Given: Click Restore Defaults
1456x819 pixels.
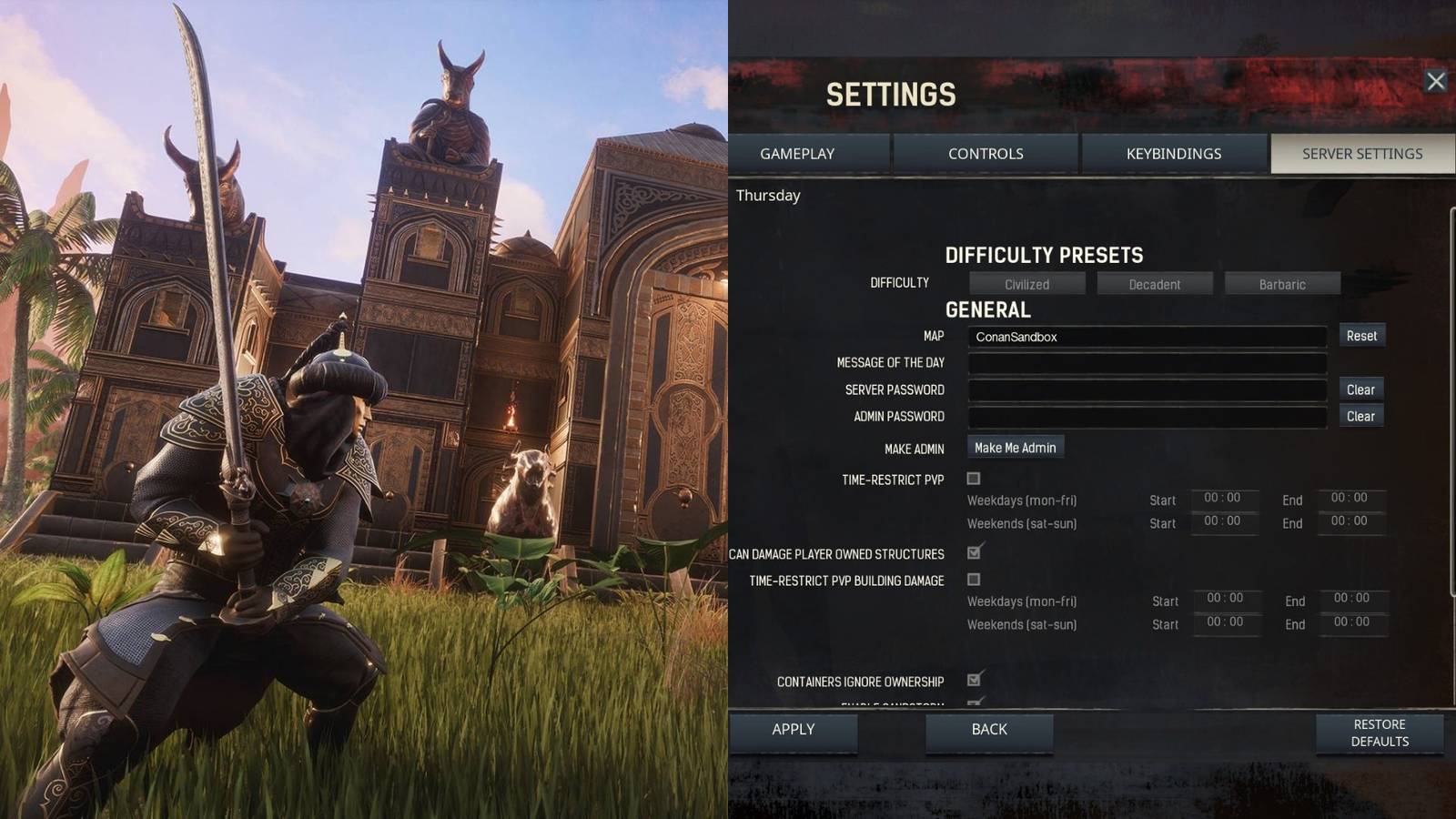Looking at the screenshot, I should point(1378,733).
